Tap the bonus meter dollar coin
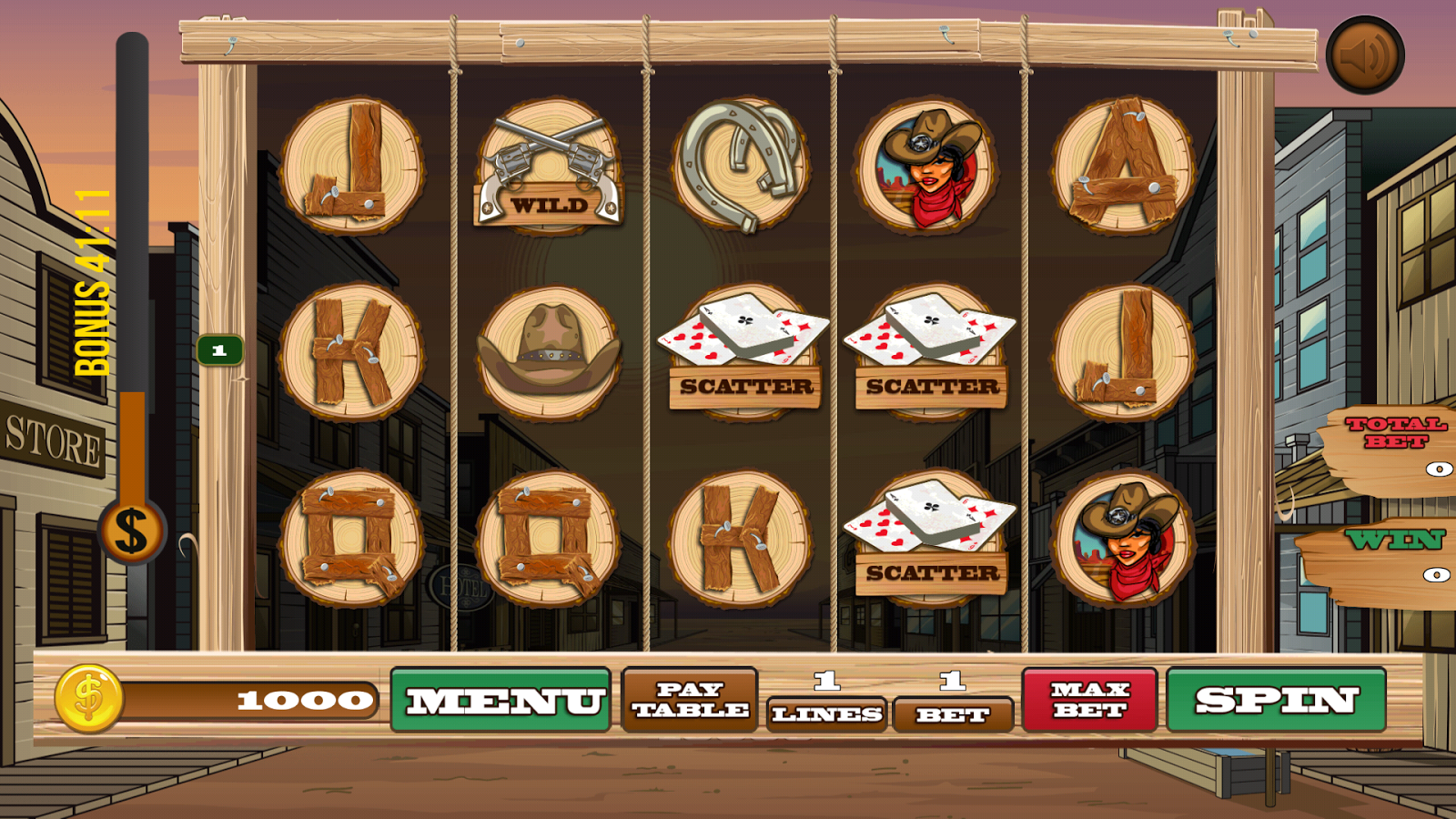The image size is (1456, 819). coord(131,531)
